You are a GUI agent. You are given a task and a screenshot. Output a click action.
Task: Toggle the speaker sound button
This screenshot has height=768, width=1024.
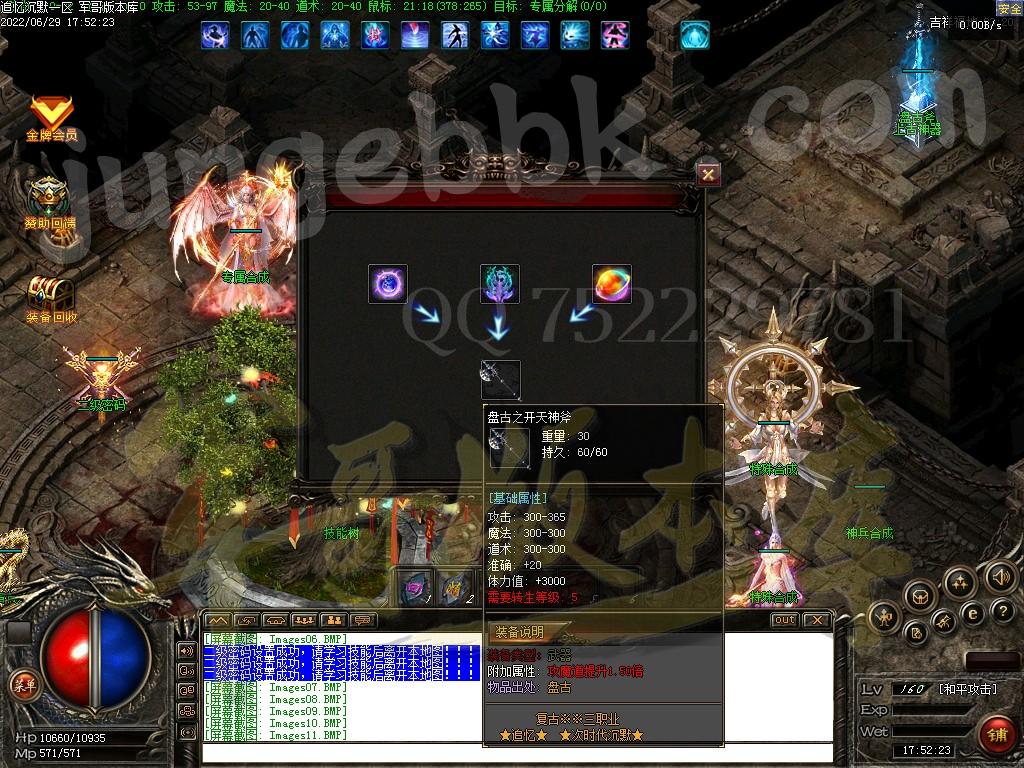coord(1000,576)
